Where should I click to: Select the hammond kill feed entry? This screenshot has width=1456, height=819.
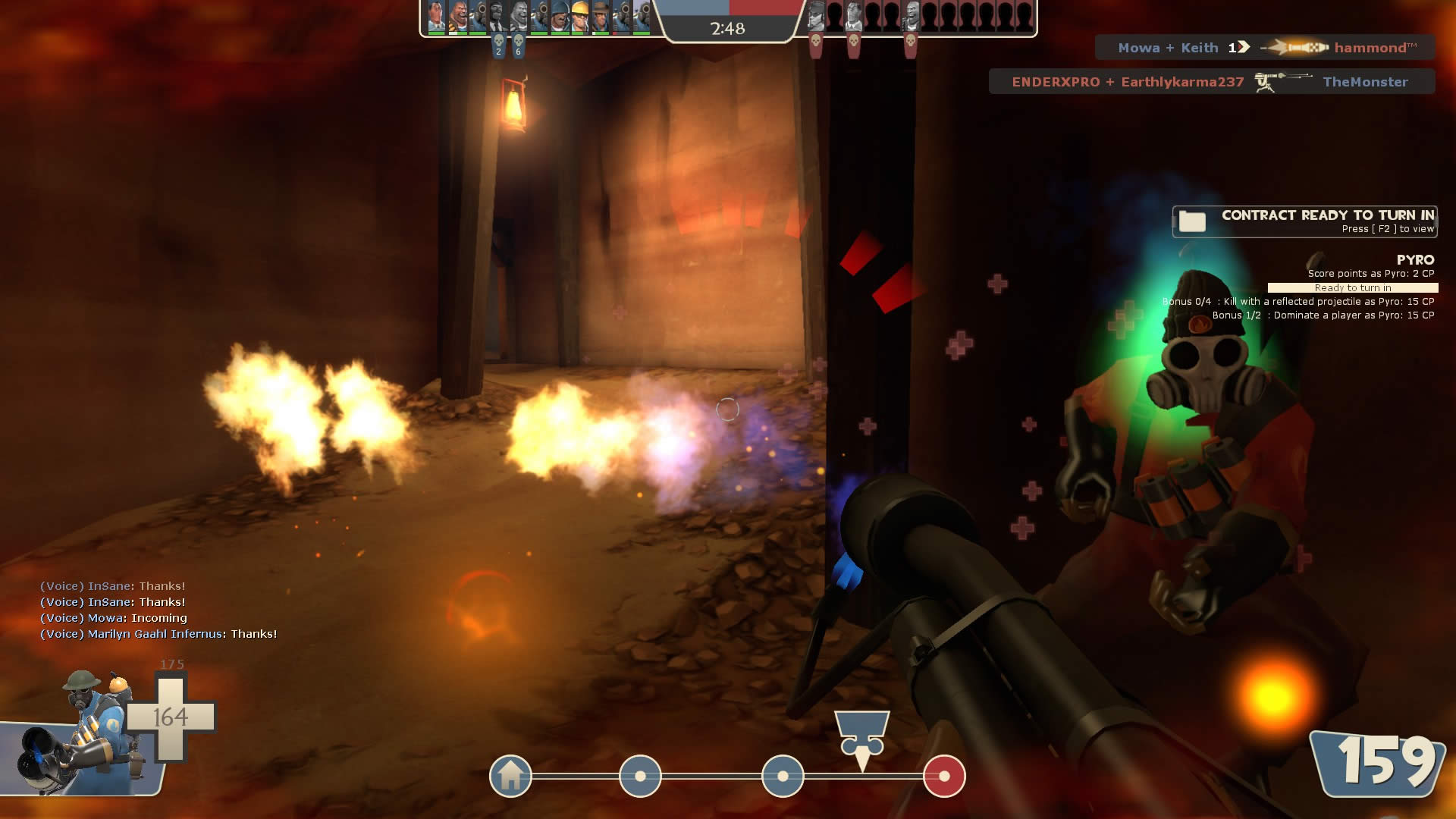click(x=1265, y=48)
